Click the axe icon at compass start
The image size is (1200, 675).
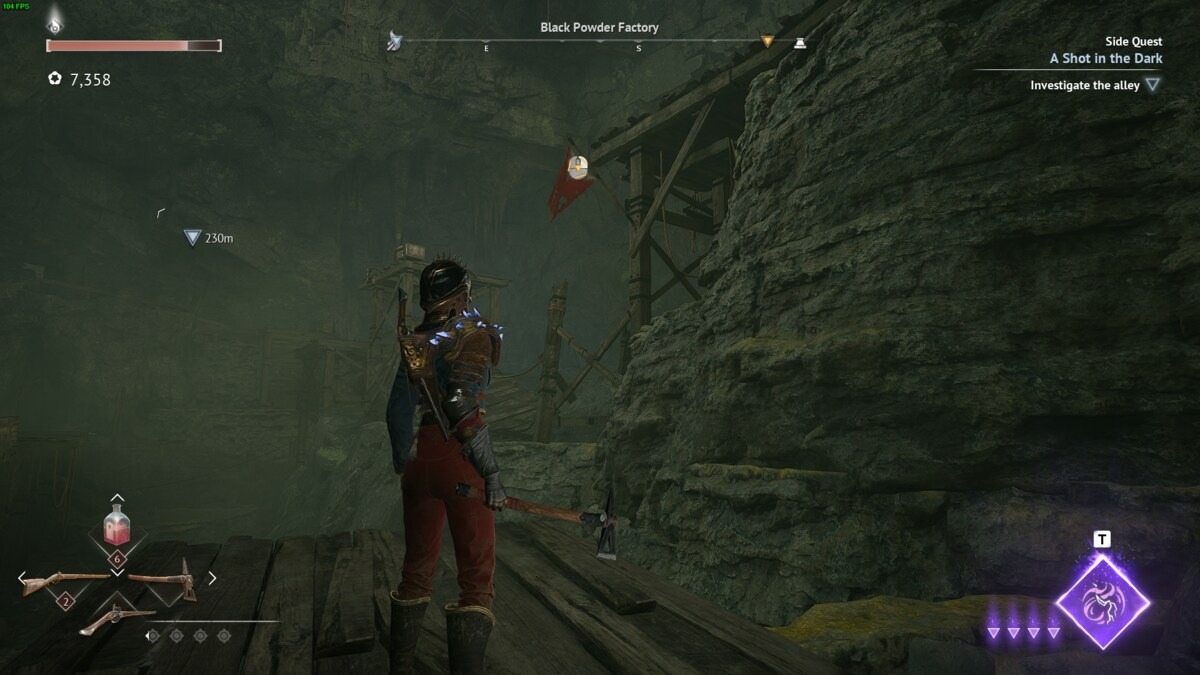(395, 42)
